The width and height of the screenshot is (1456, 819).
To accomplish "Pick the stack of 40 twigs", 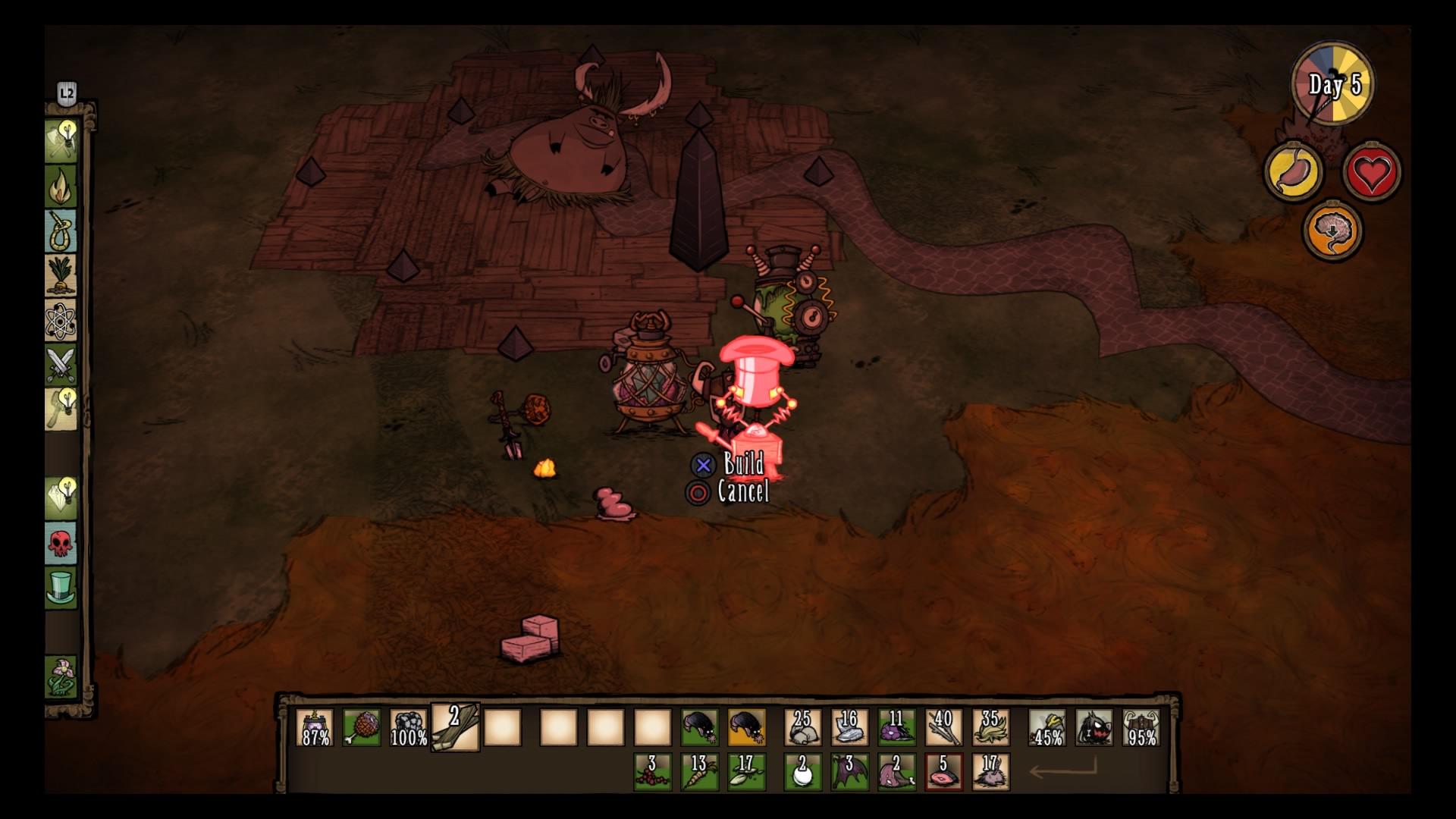I will (x=943, y=727).
